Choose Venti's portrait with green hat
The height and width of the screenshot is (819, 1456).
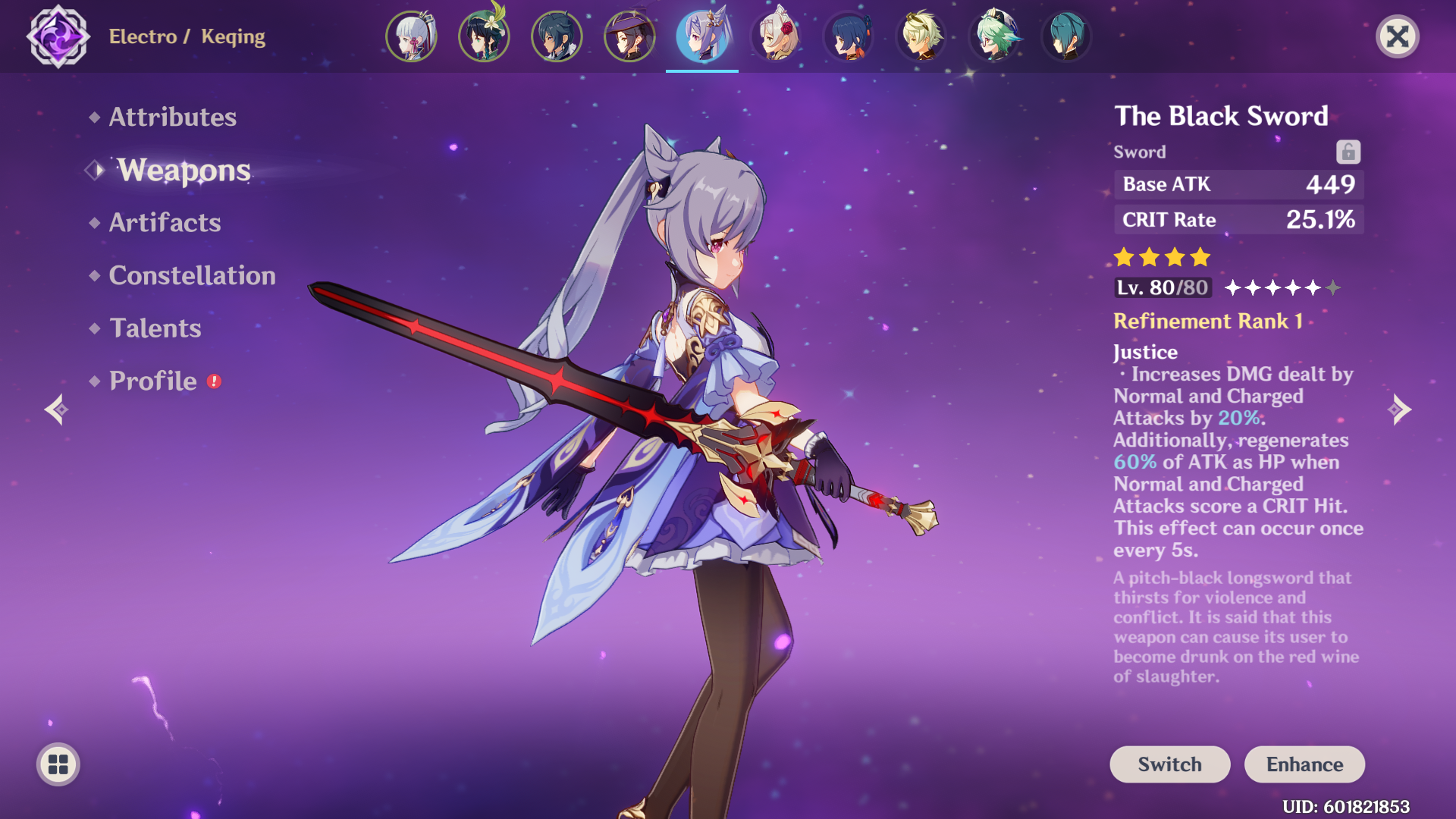tap(484, 36)
